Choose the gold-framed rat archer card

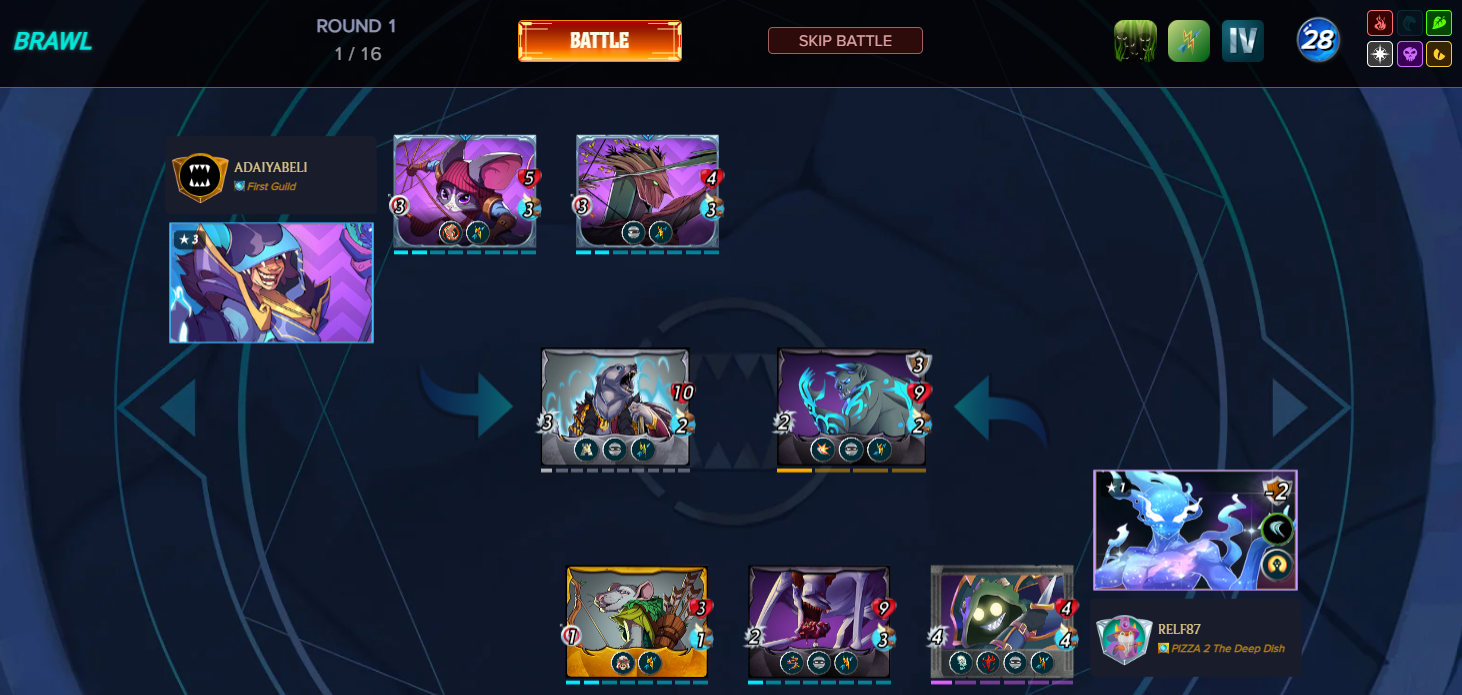click(637, 622)
